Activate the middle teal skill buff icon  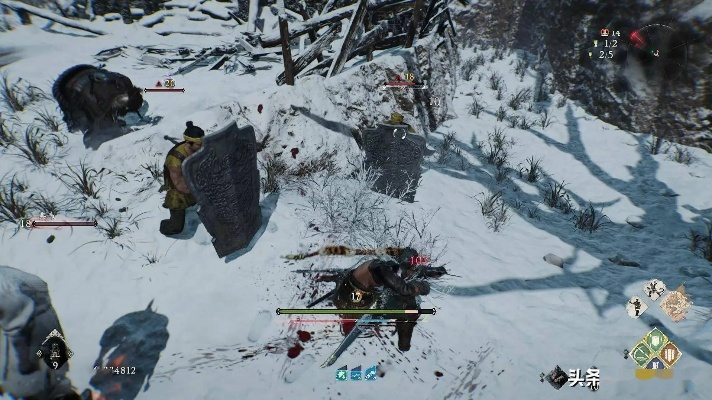coord(355,374)
